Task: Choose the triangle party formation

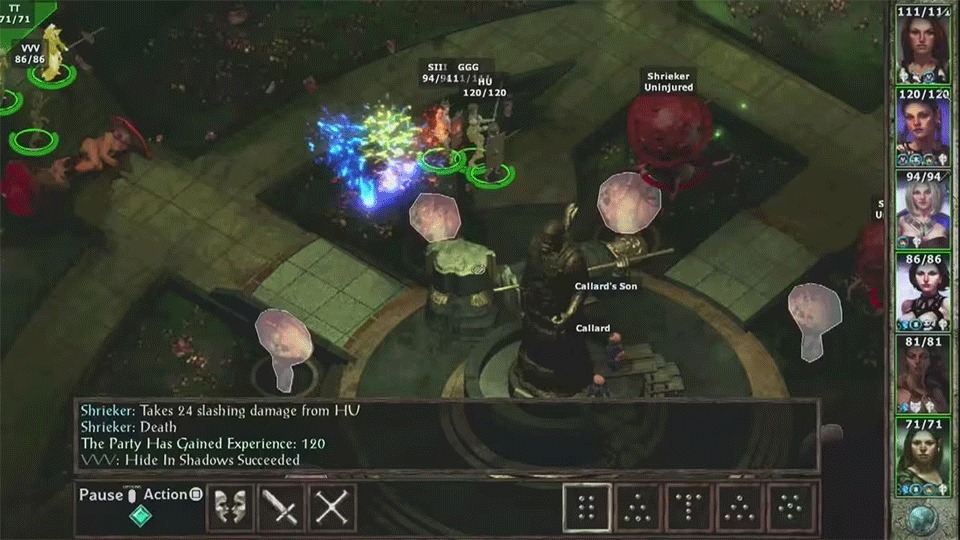Action: 639,508
